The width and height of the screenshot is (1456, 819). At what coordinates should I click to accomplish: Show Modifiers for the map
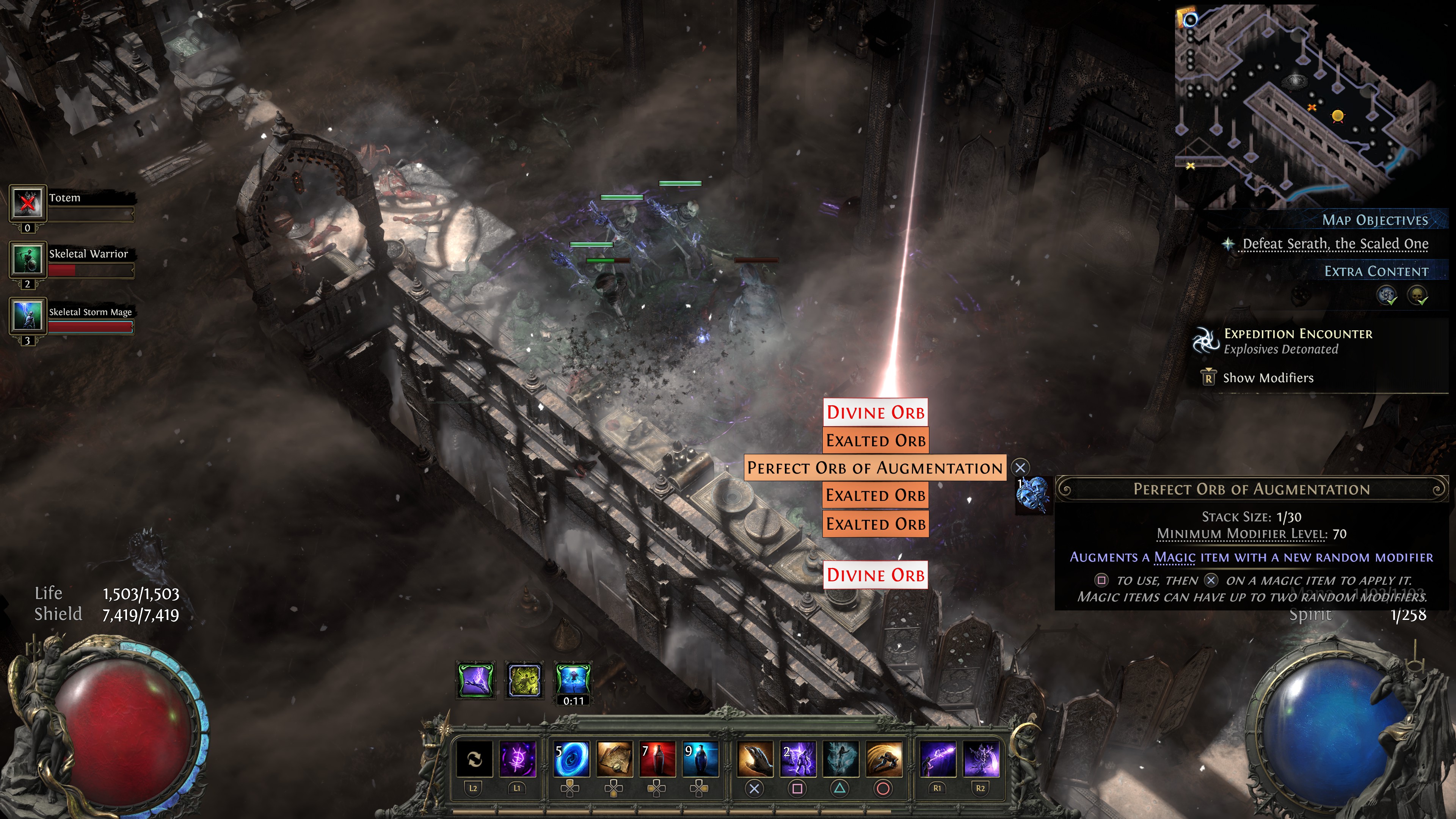click(1268, 378)
